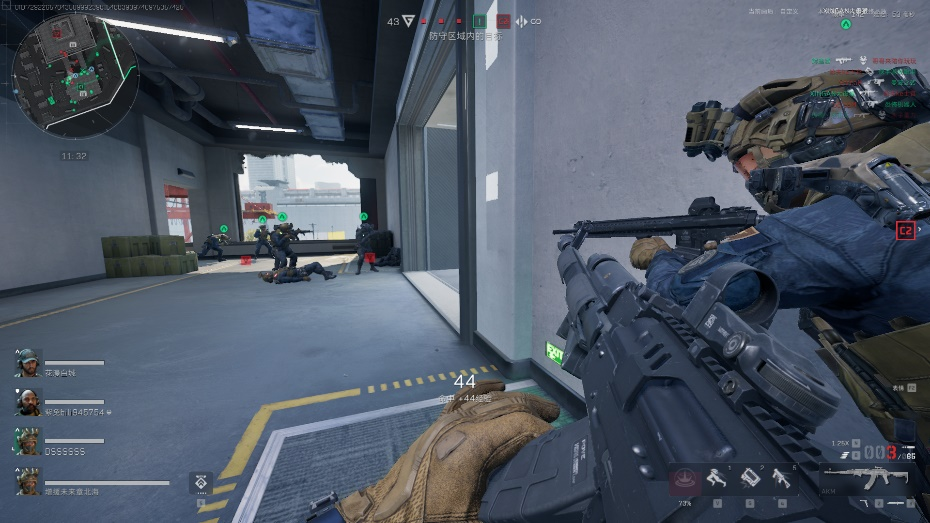Screen dimensions: 930x523
Task: Choose the top squadmate with cap portrait
Action: click(x=28, y=362)
